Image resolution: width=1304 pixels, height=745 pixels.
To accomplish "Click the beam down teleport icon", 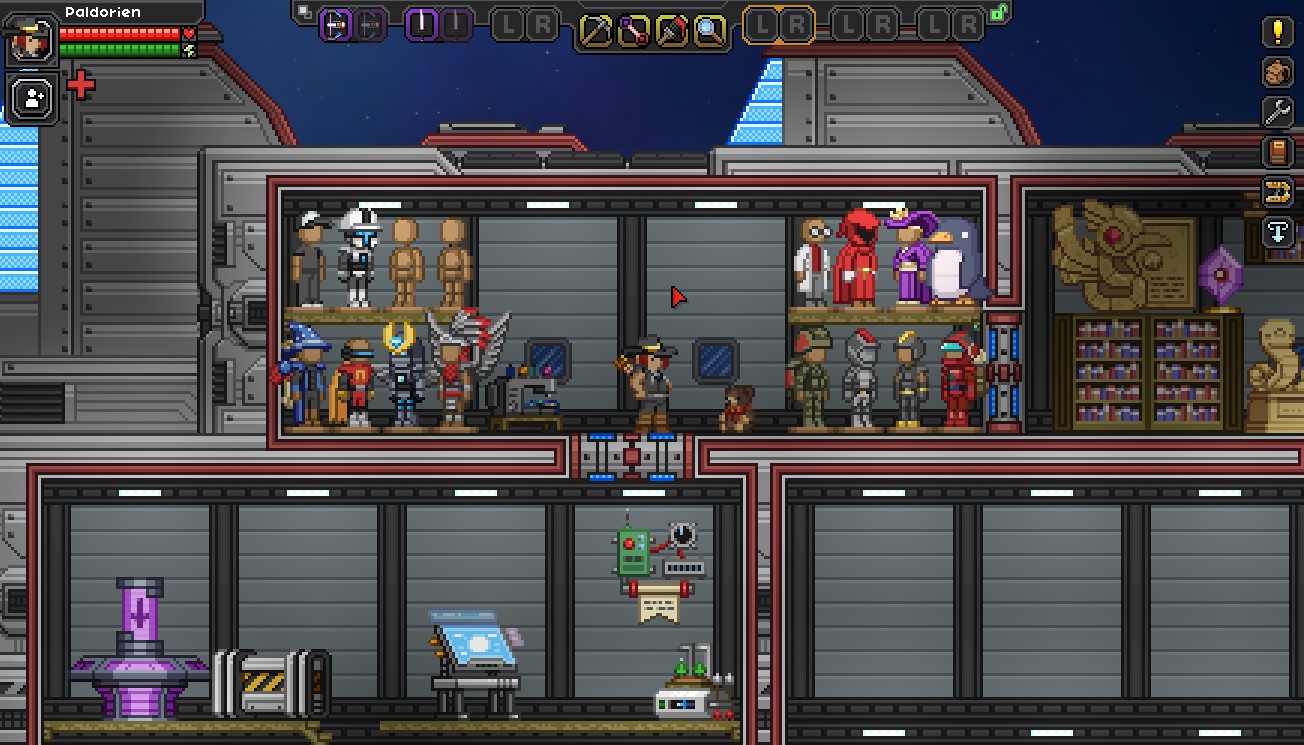I will 1277,231.
